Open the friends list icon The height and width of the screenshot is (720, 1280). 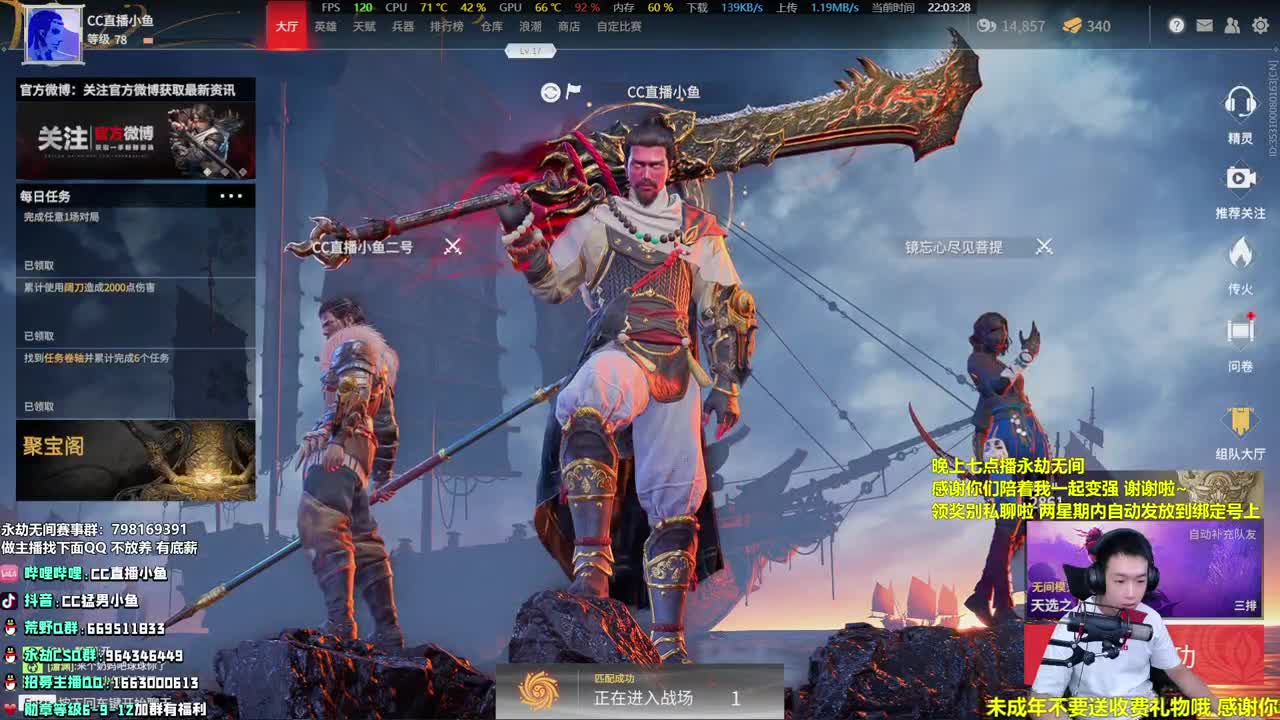[1230, 26]
